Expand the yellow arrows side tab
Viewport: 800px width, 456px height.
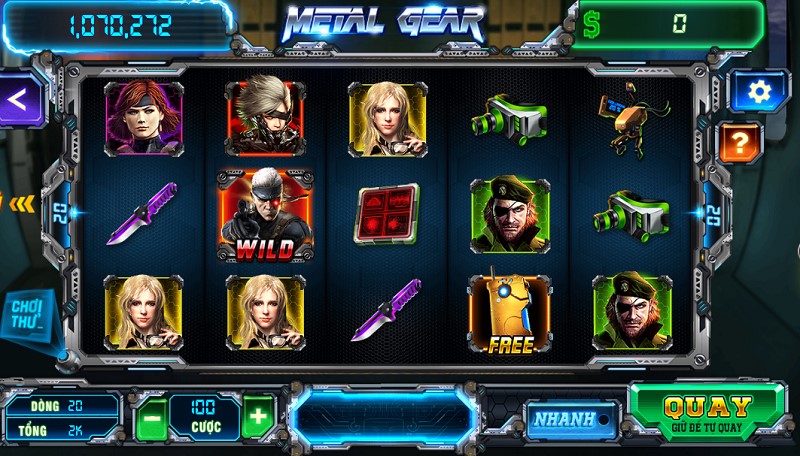[x=20, y=203]
